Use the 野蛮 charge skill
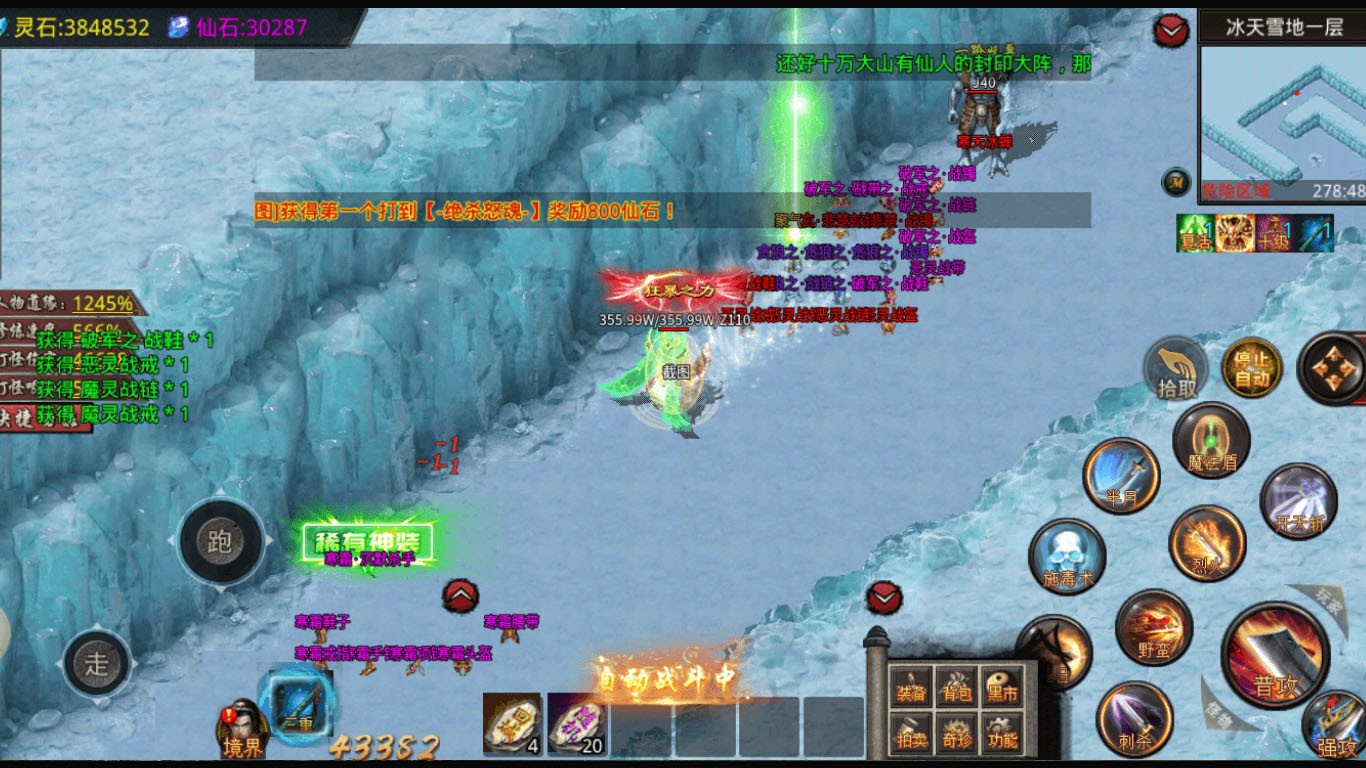 point(1154,628)
